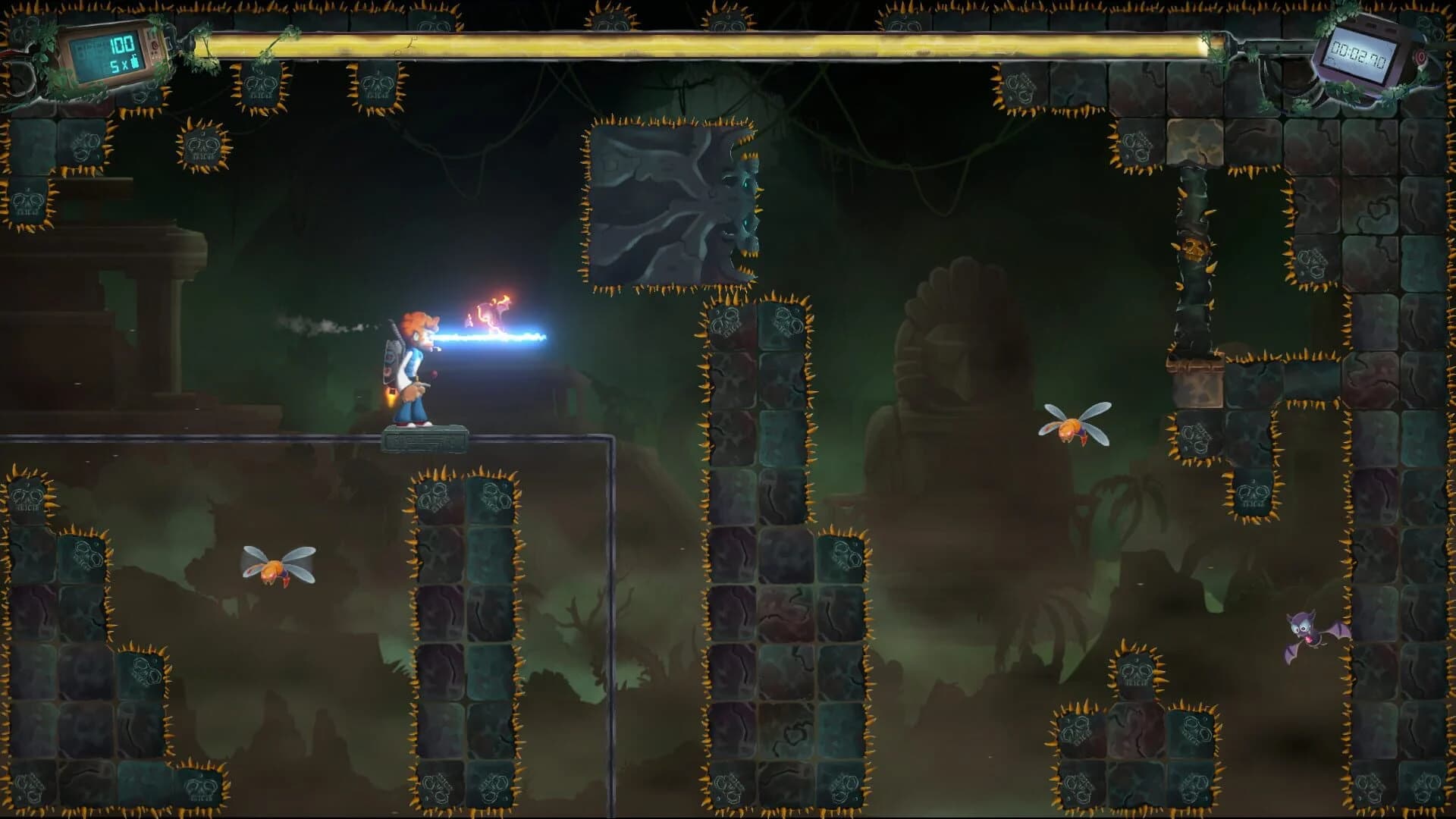Screen dimensions: 1456x819
Task: Select the pedestal platform under the player
Action: [425, 440]
